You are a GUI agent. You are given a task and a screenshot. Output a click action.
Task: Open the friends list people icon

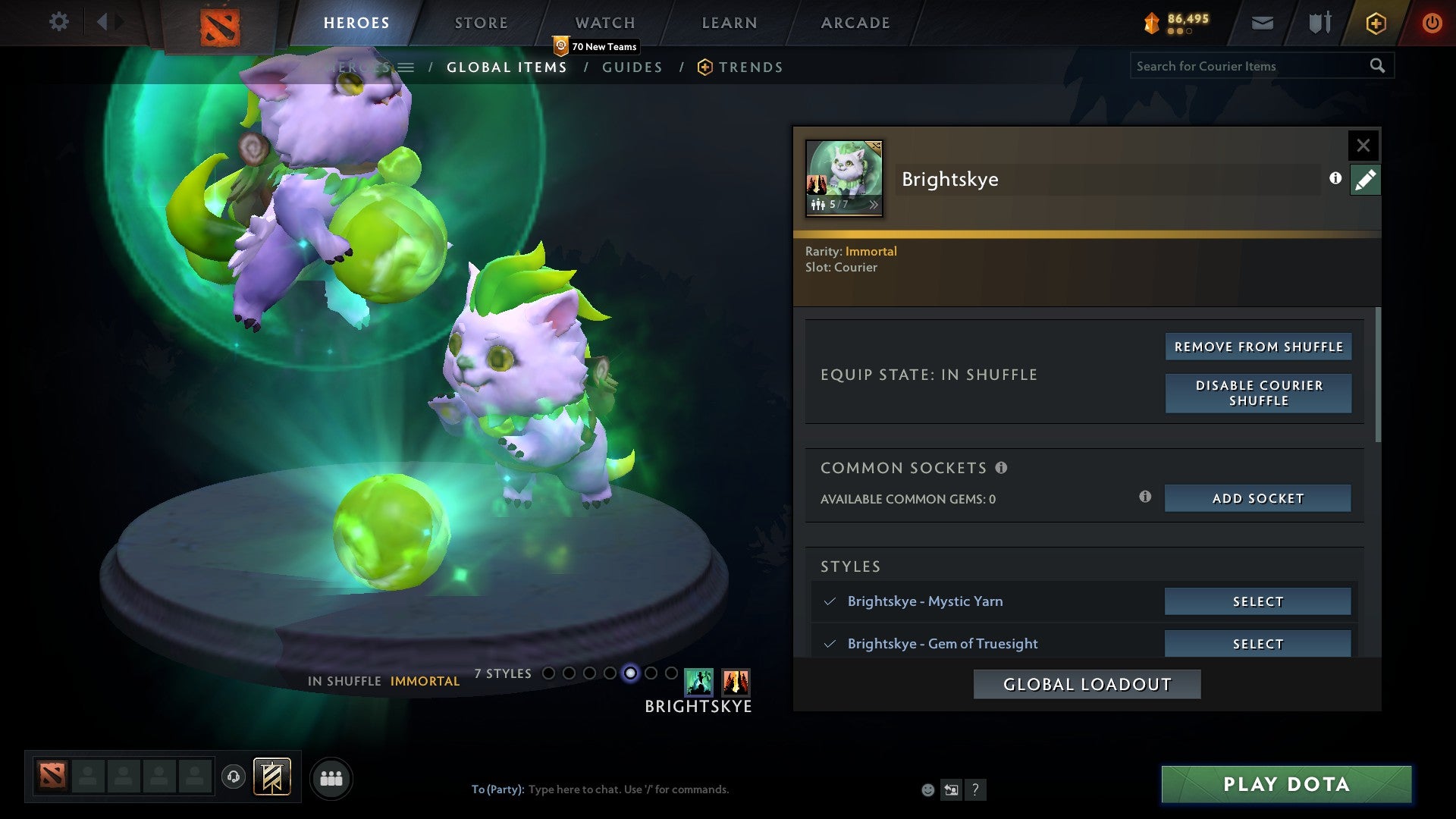pyautogui.click(x=331, y=777)
